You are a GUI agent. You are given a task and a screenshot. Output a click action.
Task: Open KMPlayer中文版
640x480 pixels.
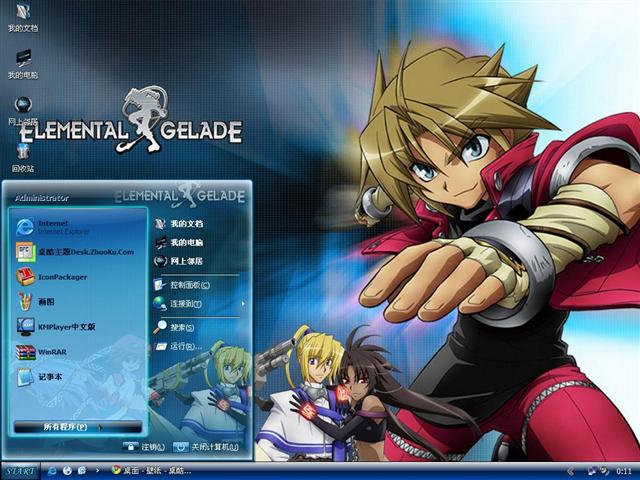[x=66, y=326]
